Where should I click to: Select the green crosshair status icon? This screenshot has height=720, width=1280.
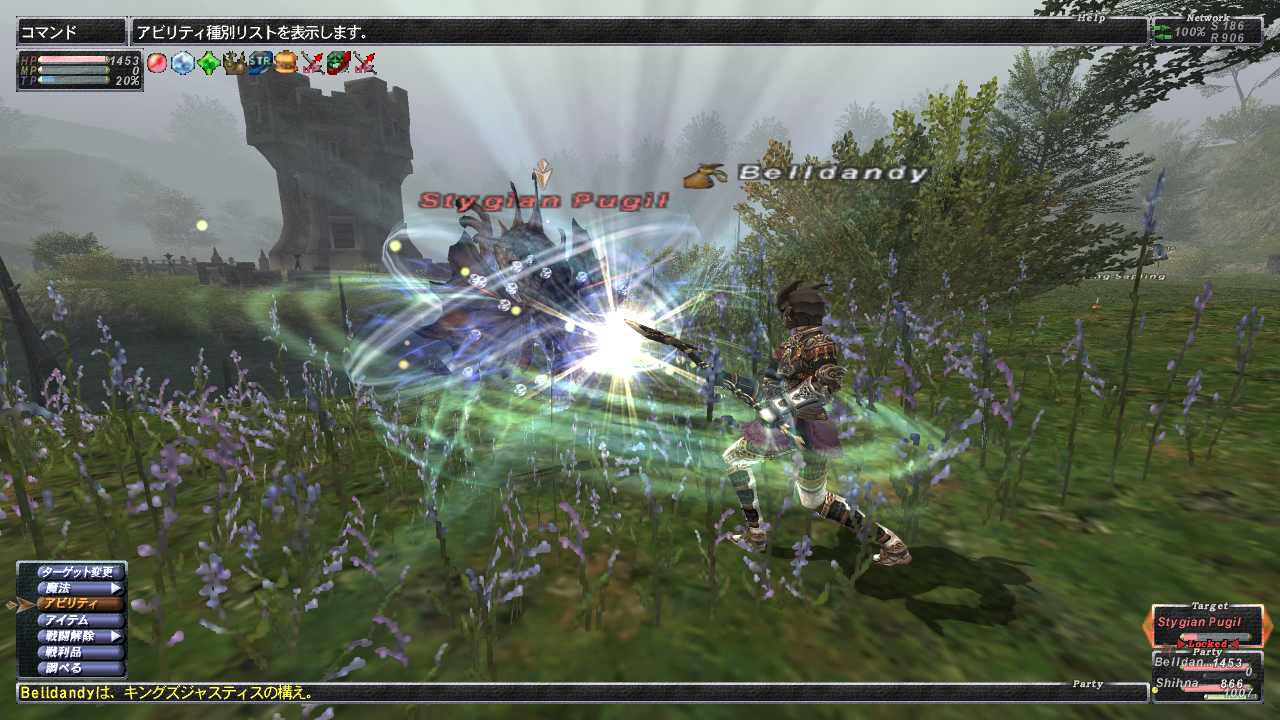(338, 63)
